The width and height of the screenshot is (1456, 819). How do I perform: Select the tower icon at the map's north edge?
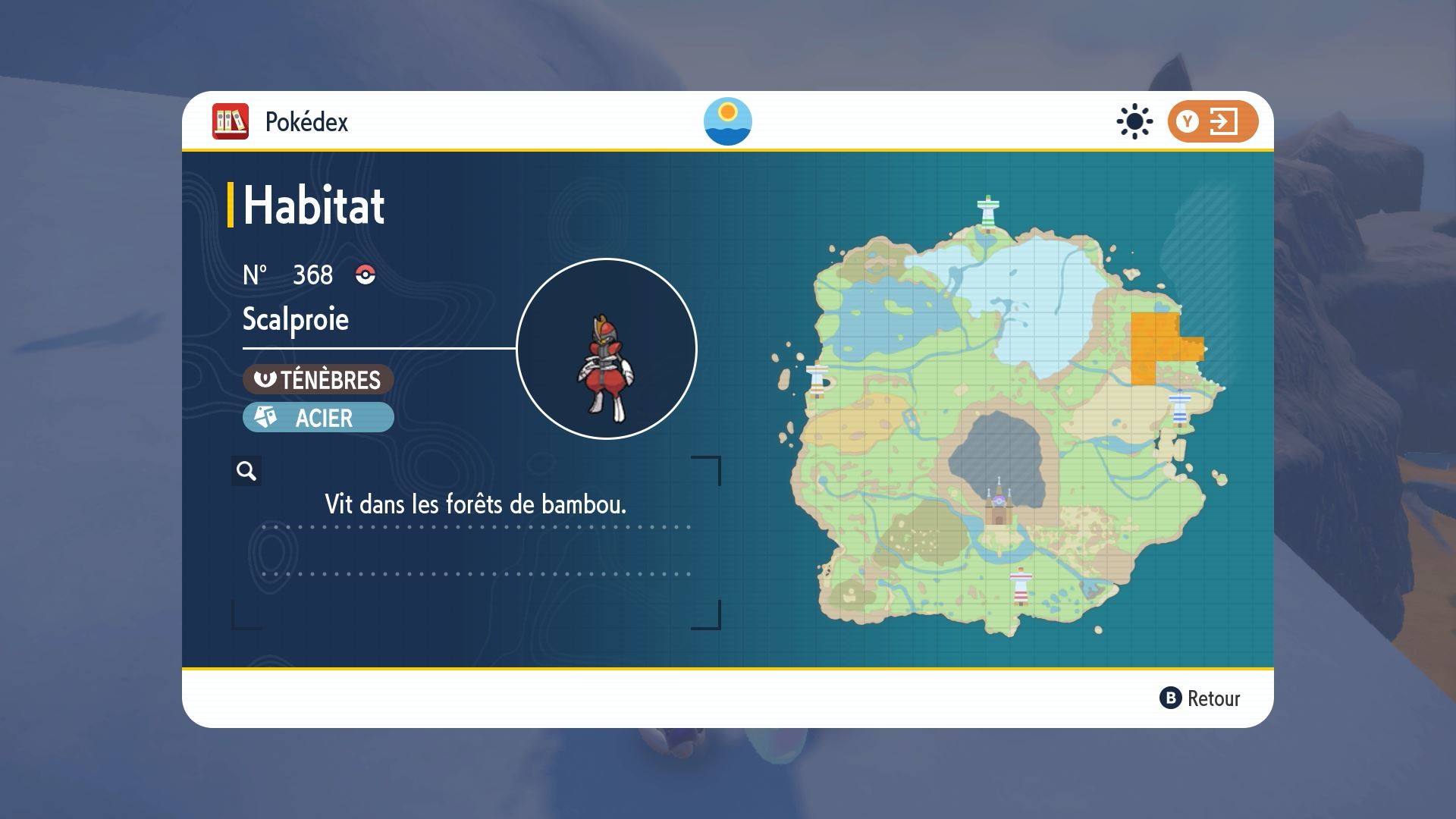click(988, 209)
